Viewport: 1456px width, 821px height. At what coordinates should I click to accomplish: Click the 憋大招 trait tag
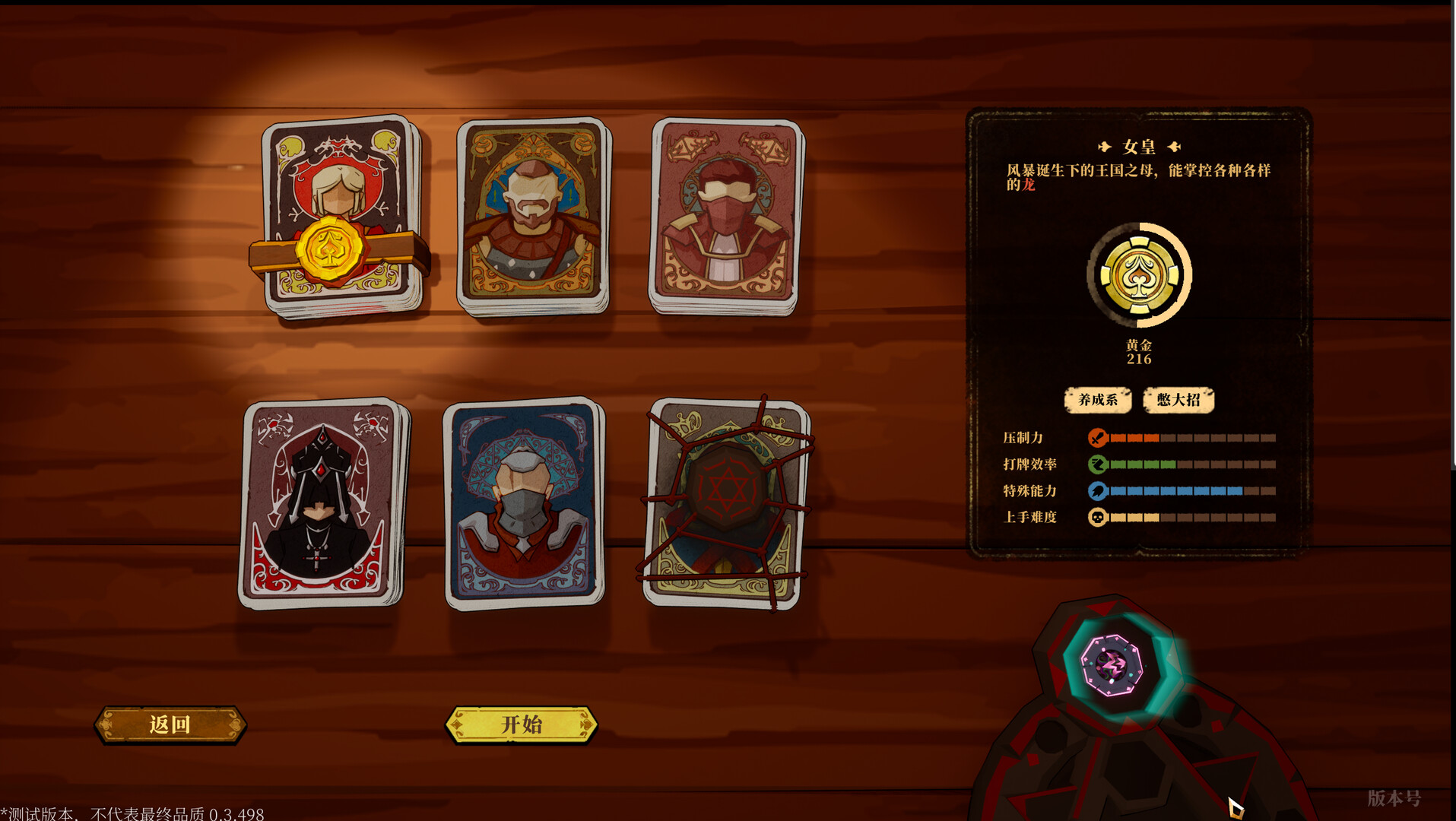coord(1178,400)
